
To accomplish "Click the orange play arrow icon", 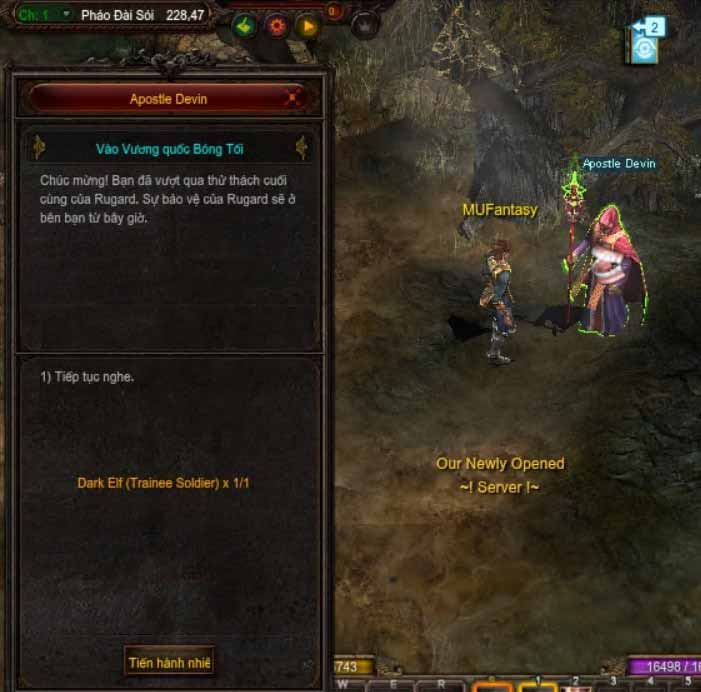I will pos(307,26).
